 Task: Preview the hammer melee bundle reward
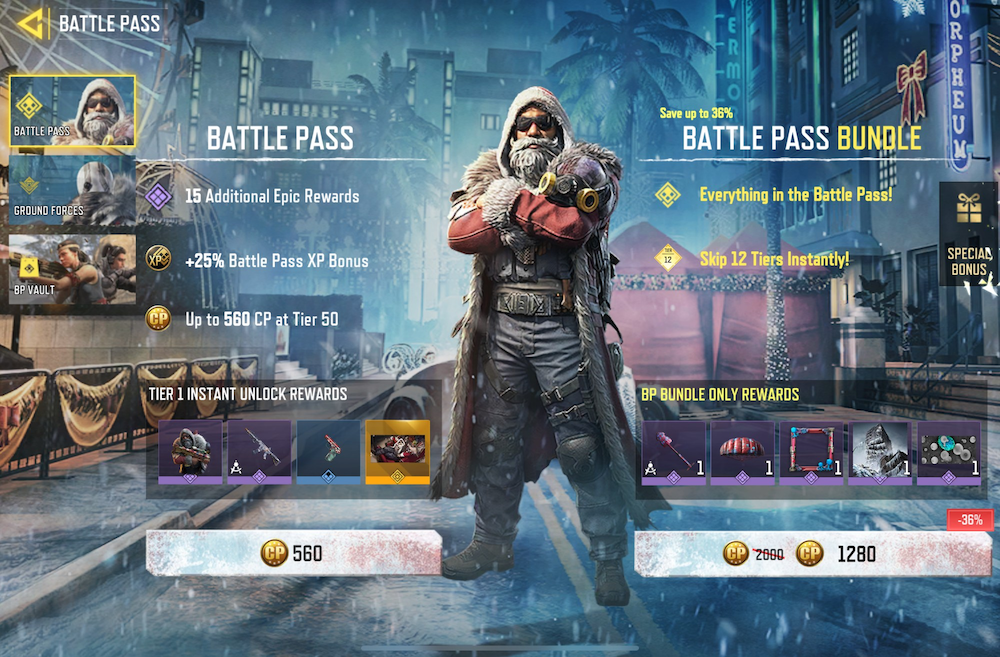[673, 452]
